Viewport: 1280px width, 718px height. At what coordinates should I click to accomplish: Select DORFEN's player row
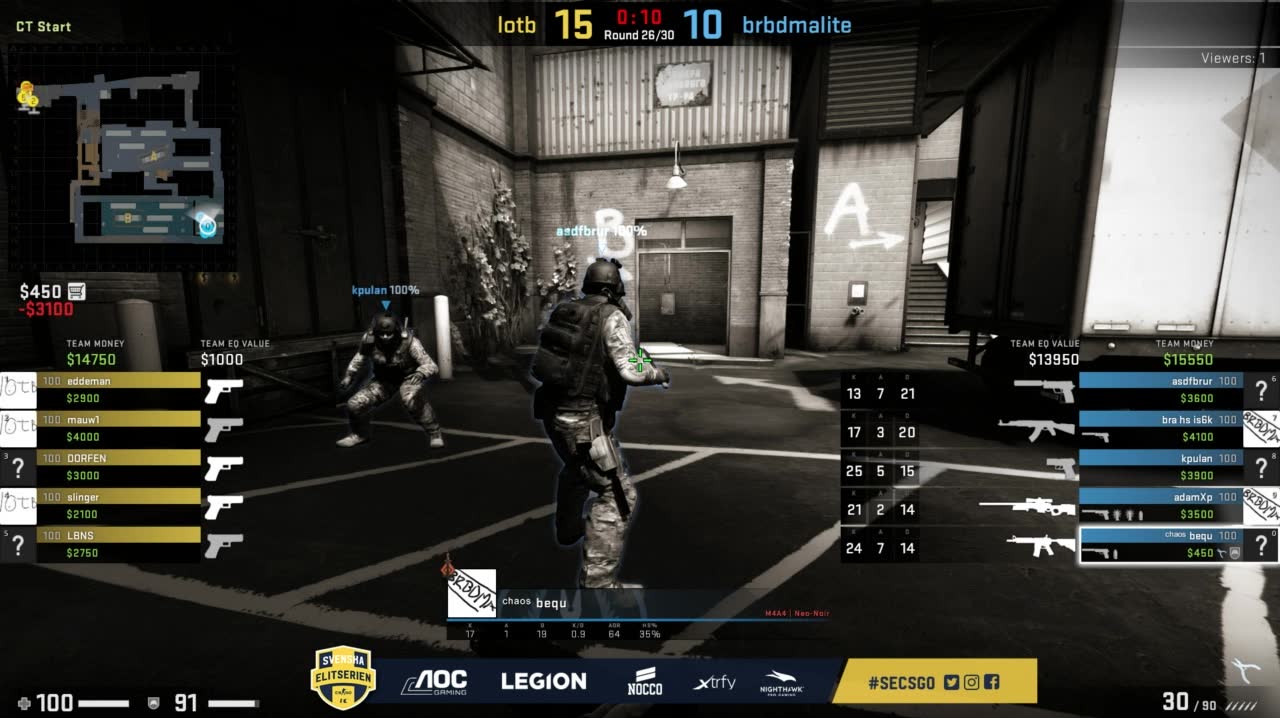(118, 466)
